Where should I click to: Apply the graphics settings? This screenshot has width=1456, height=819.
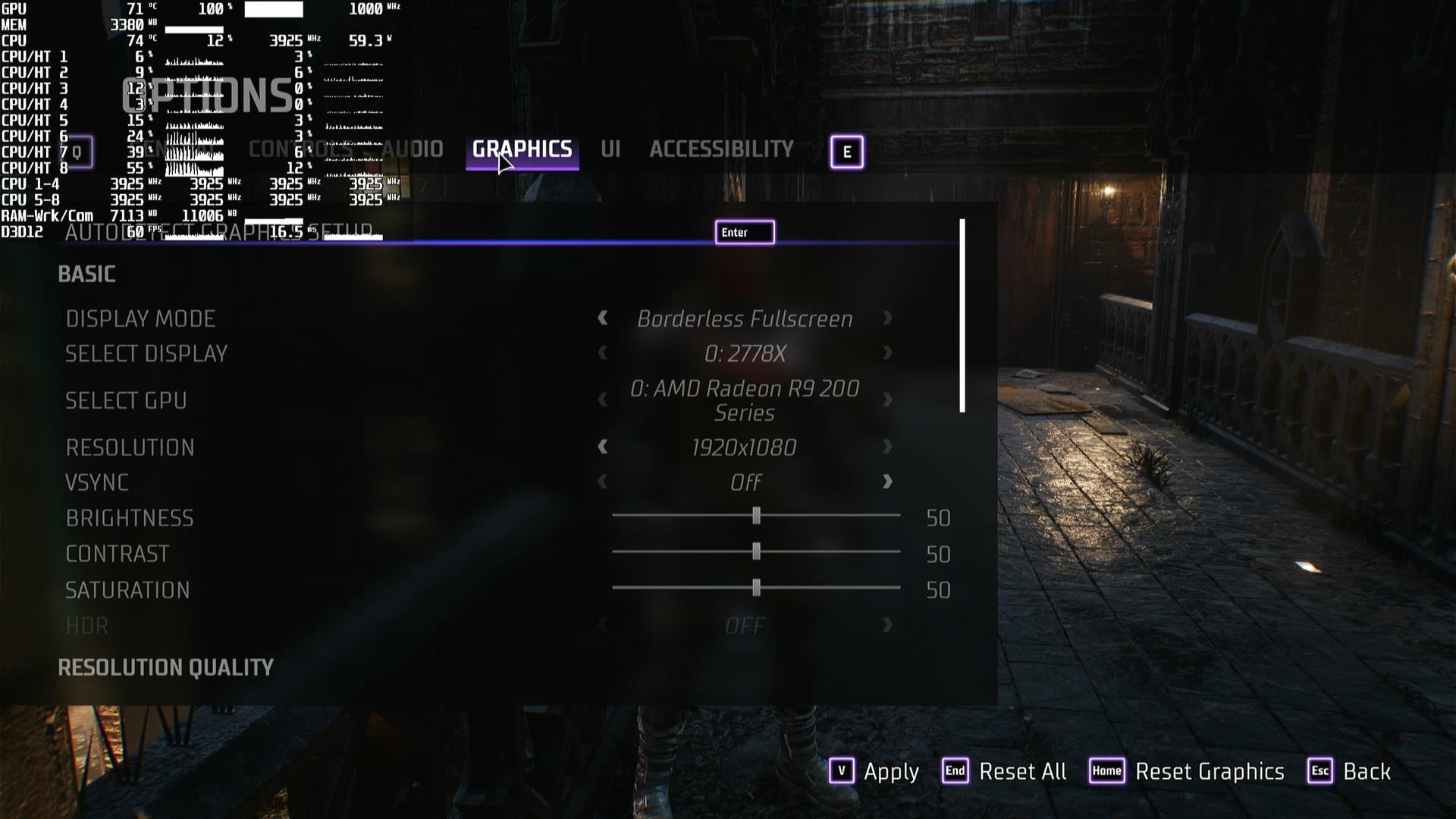click(x=874, y=771)
